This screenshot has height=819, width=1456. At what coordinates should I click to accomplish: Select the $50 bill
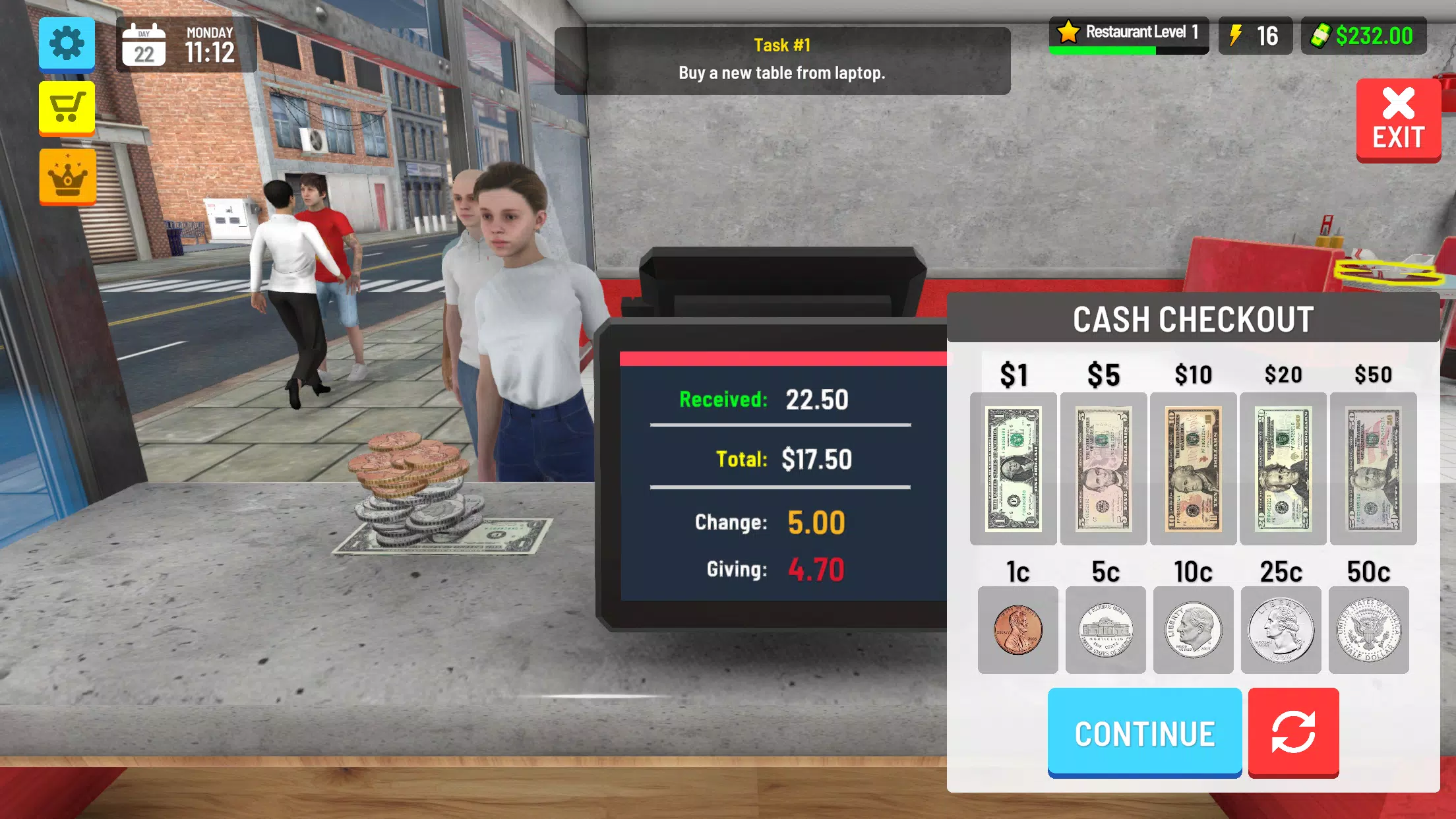1373,470
